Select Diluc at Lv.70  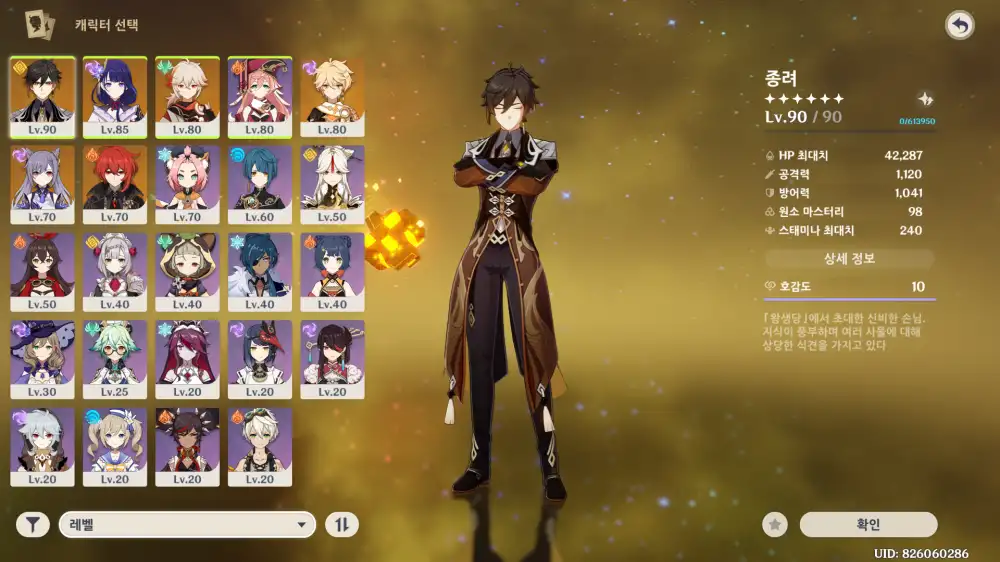(x=115, y=184)
